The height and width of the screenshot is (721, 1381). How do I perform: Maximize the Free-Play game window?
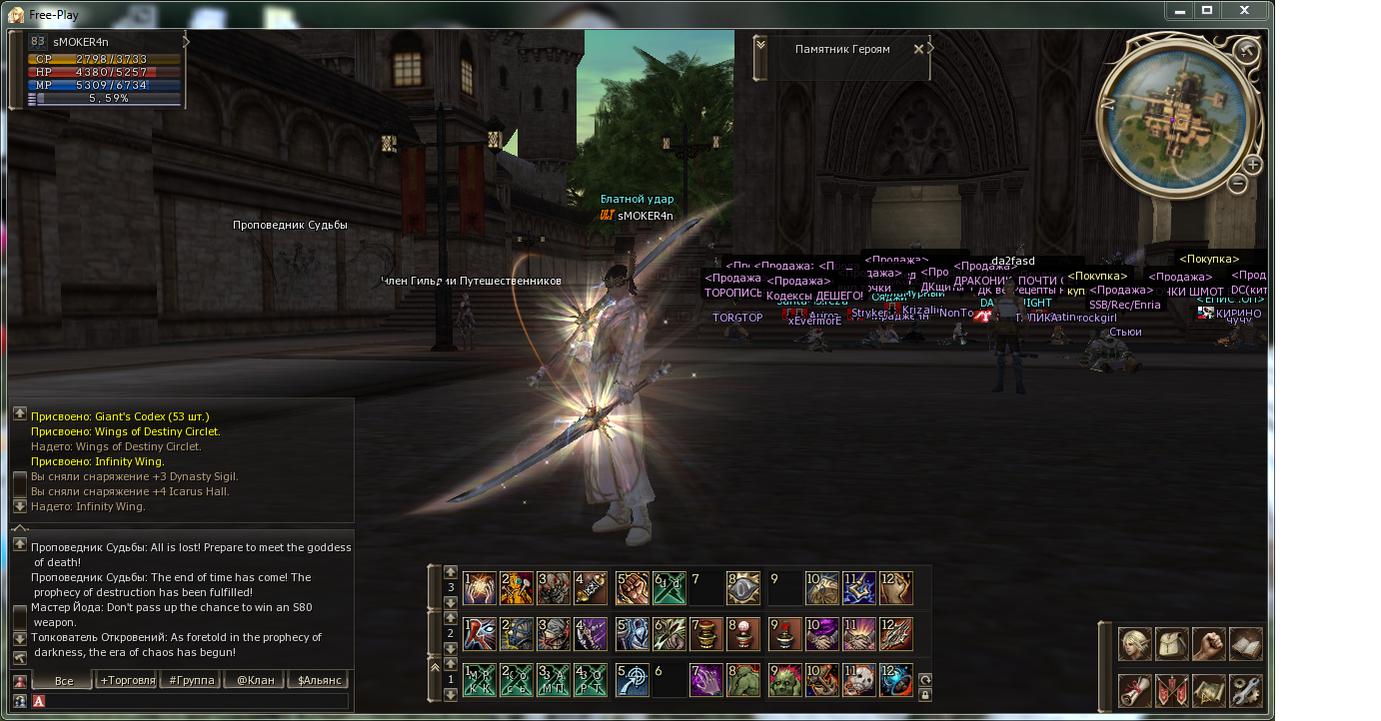tap(1207, 11)
